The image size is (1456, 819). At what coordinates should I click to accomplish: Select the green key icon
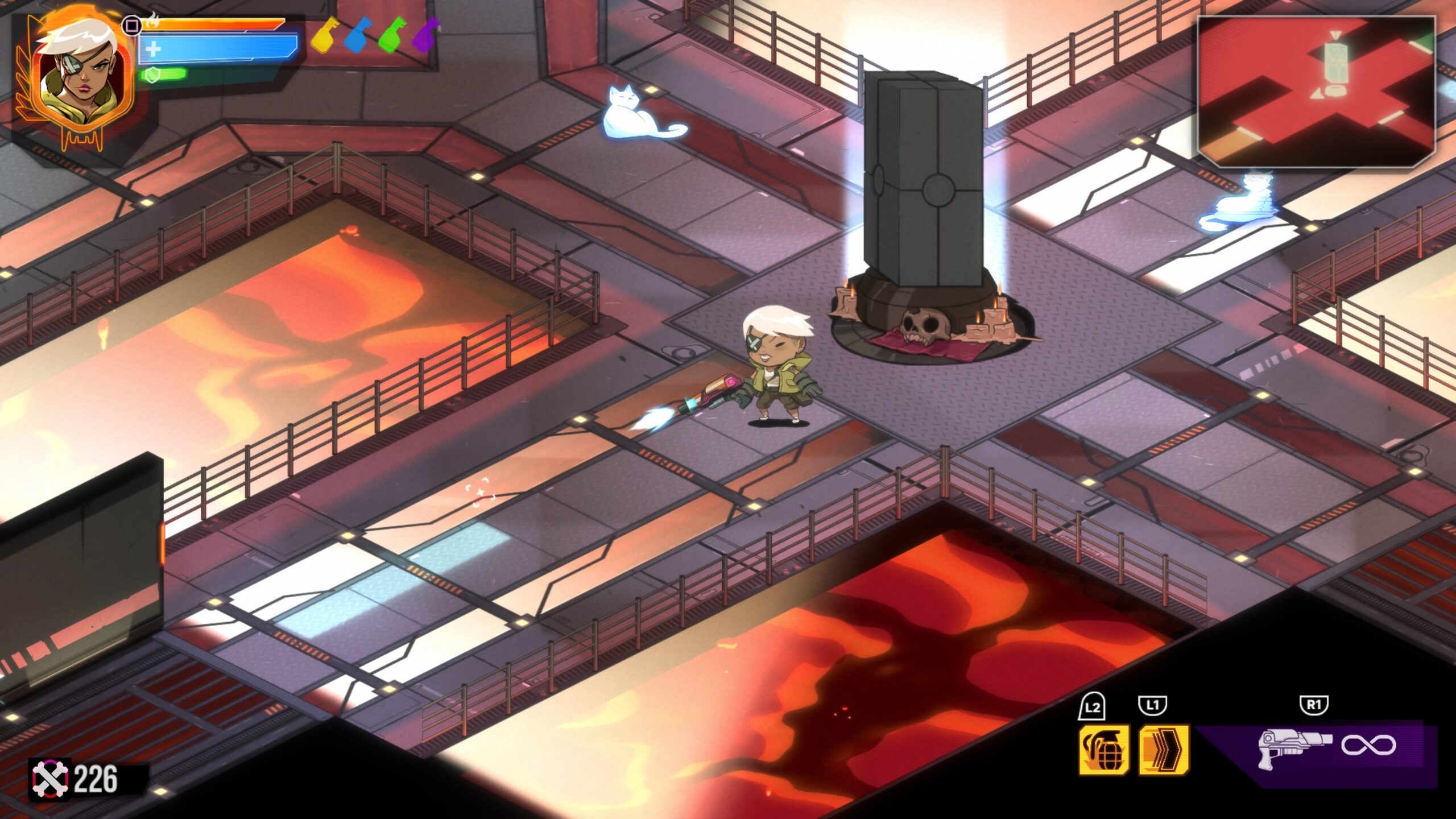pos(392,35)
